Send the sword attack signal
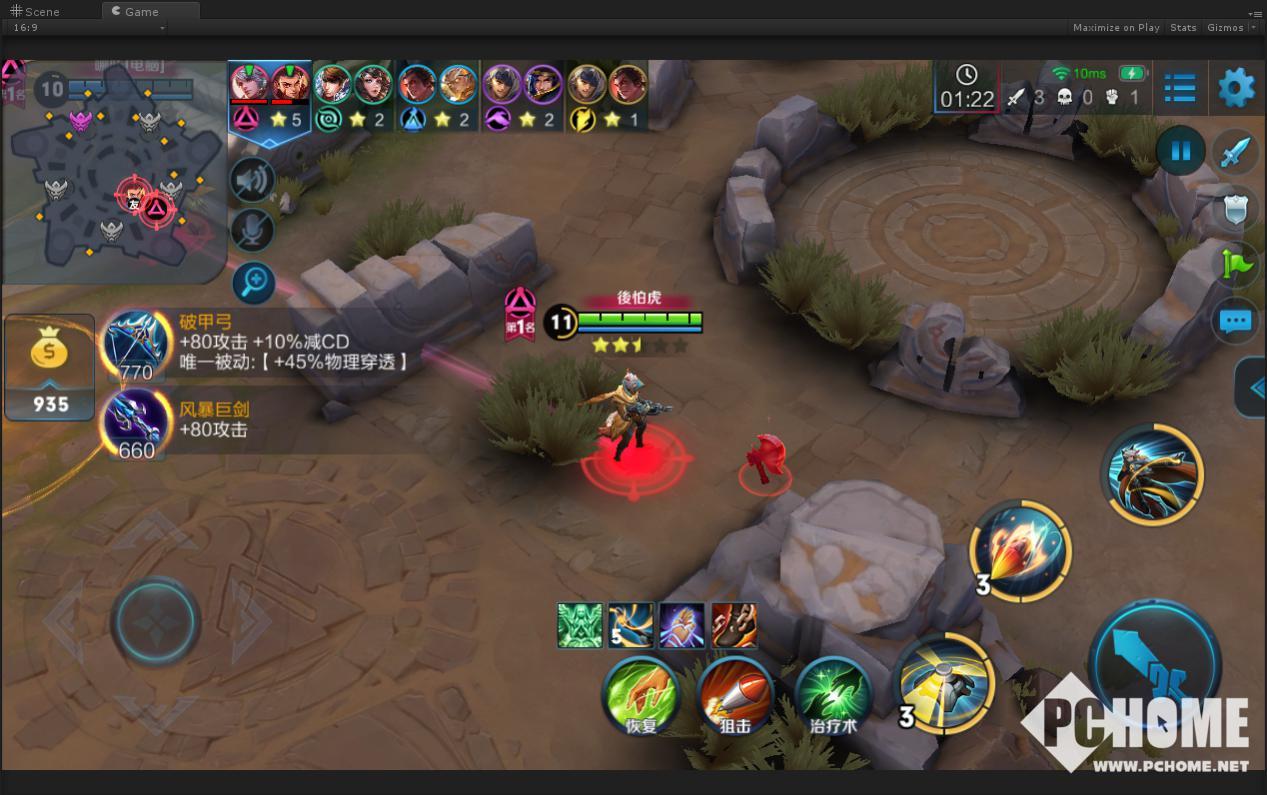The width and height of the screenshot is (1267, 795). 1236,152
